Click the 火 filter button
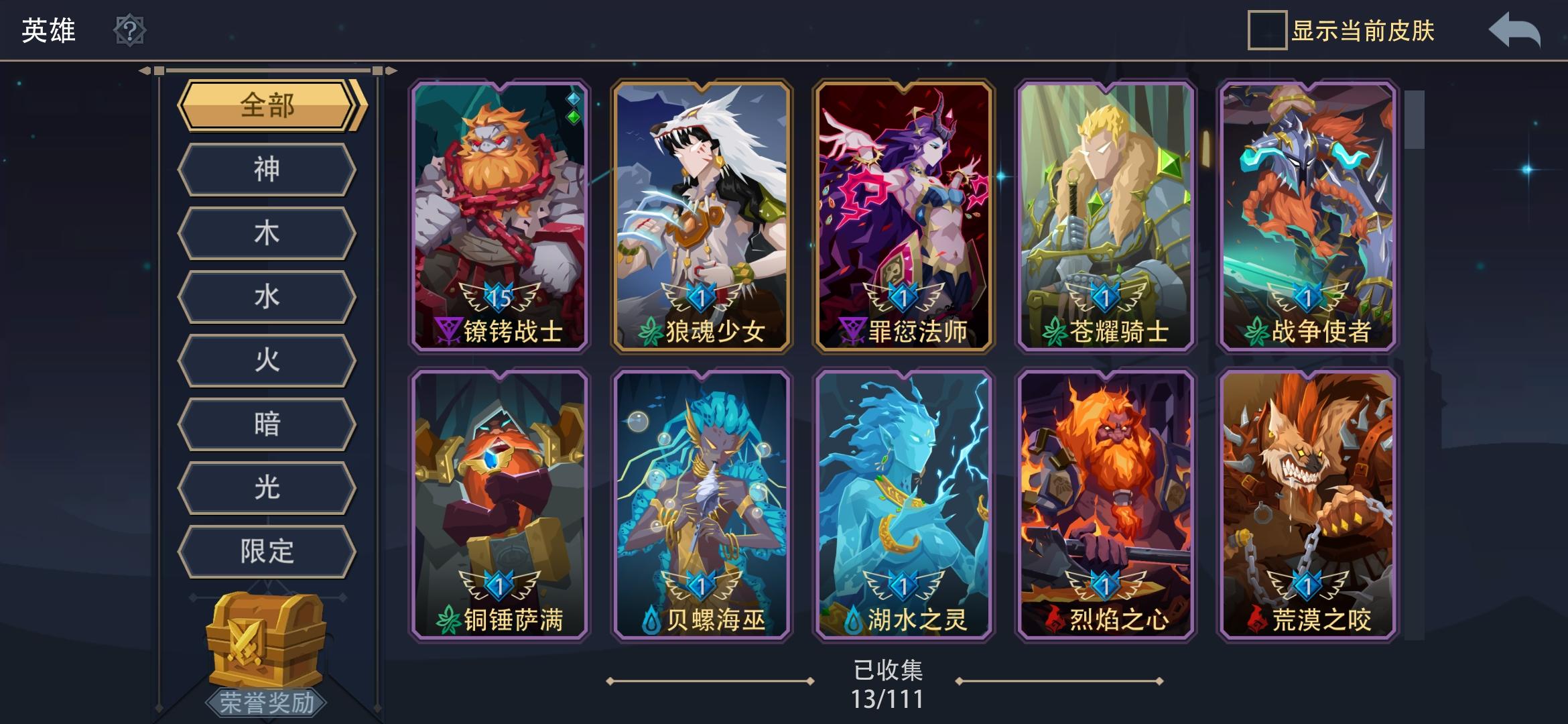The image size is (1568, 724). [x=267, y=360]
